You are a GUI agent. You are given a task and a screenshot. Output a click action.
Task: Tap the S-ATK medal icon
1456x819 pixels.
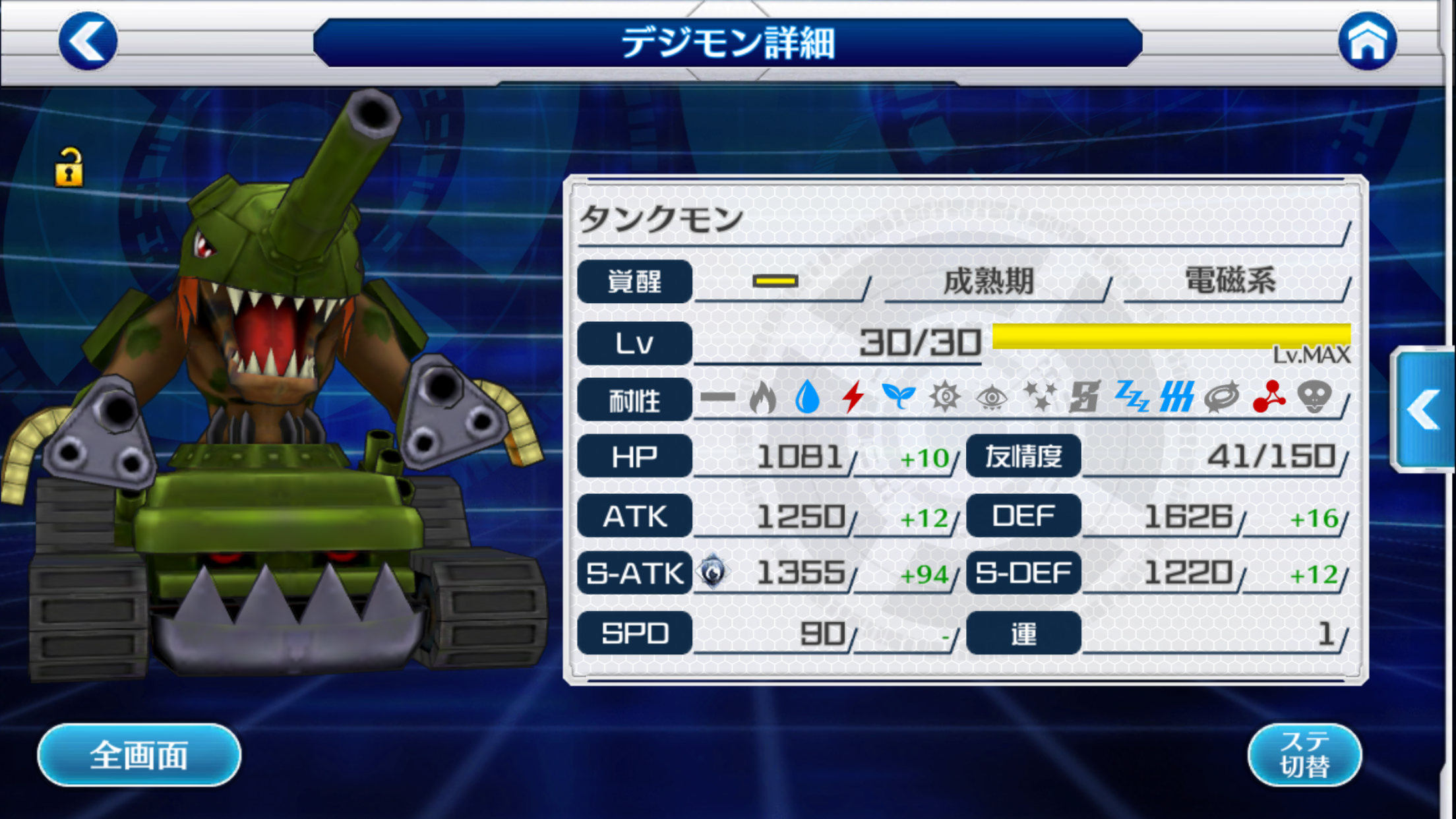pos(713,572)
